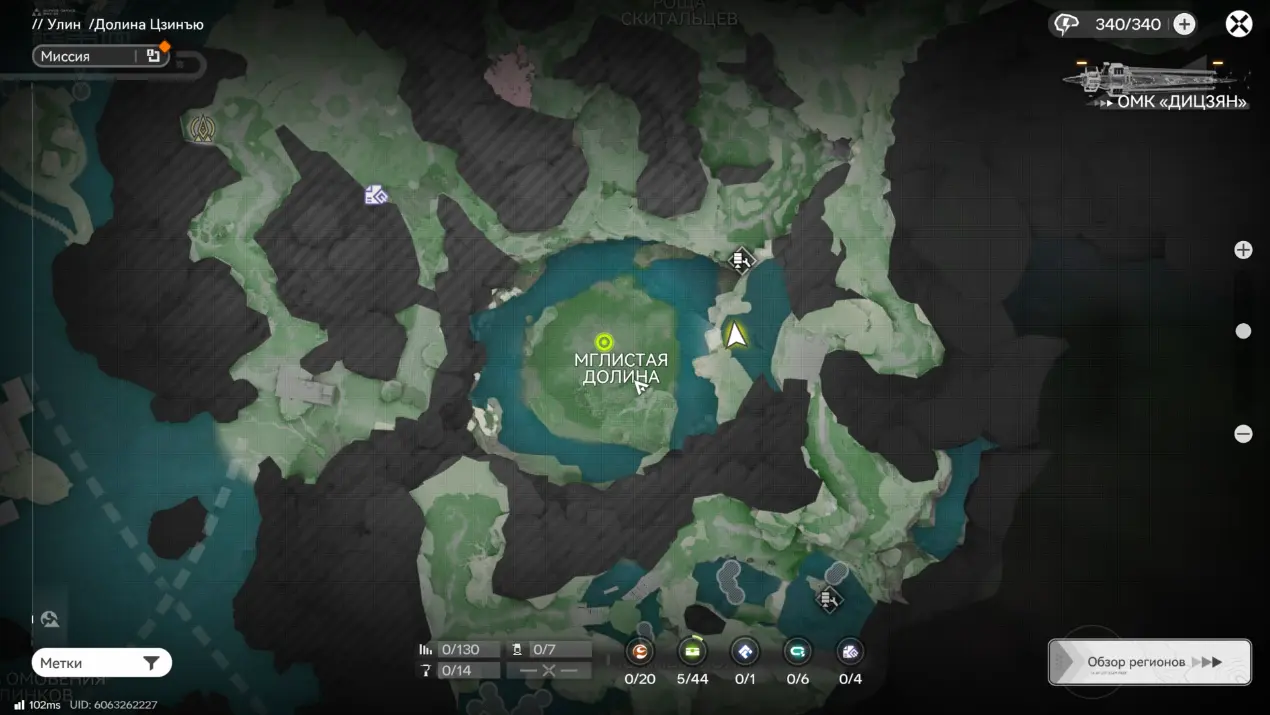Viewport: 1270px width, 715px height.
Task: Add stamina with the plus button
Action: pyautogui.click(x=1184, y=24)
